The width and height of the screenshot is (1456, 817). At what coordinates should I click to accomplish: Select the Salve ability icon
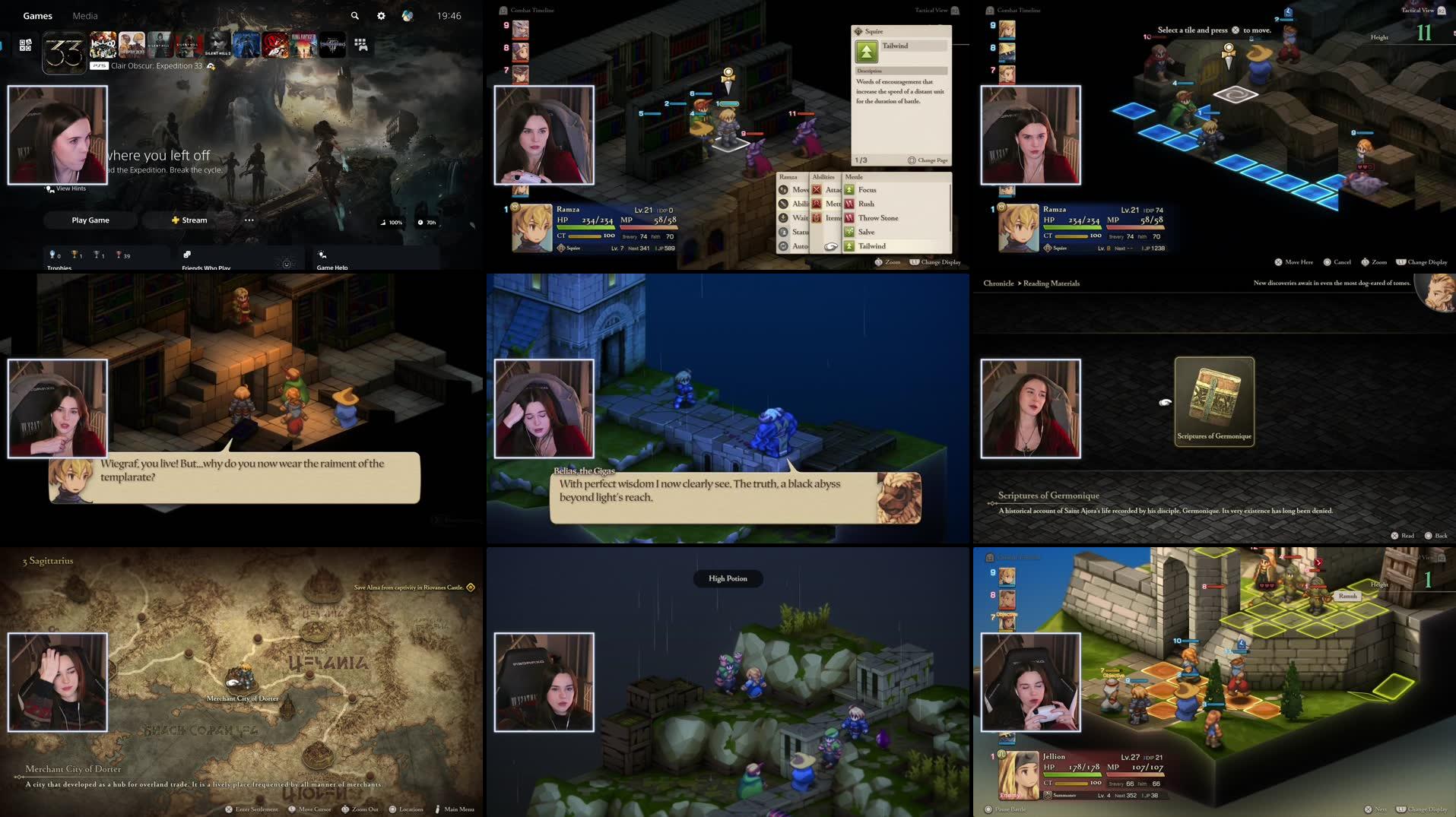coord(849,232)
